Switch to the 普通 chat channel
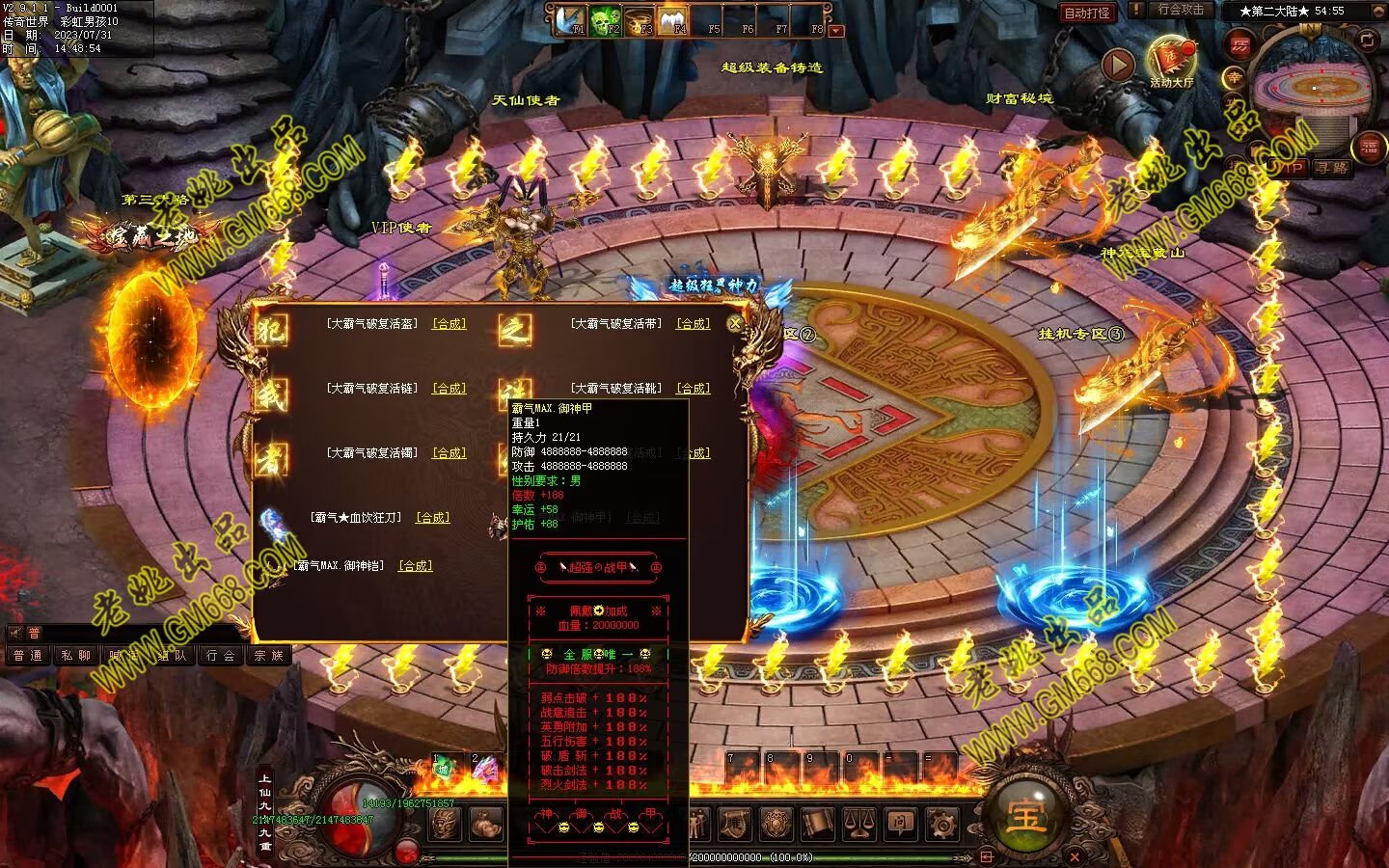 28,656
